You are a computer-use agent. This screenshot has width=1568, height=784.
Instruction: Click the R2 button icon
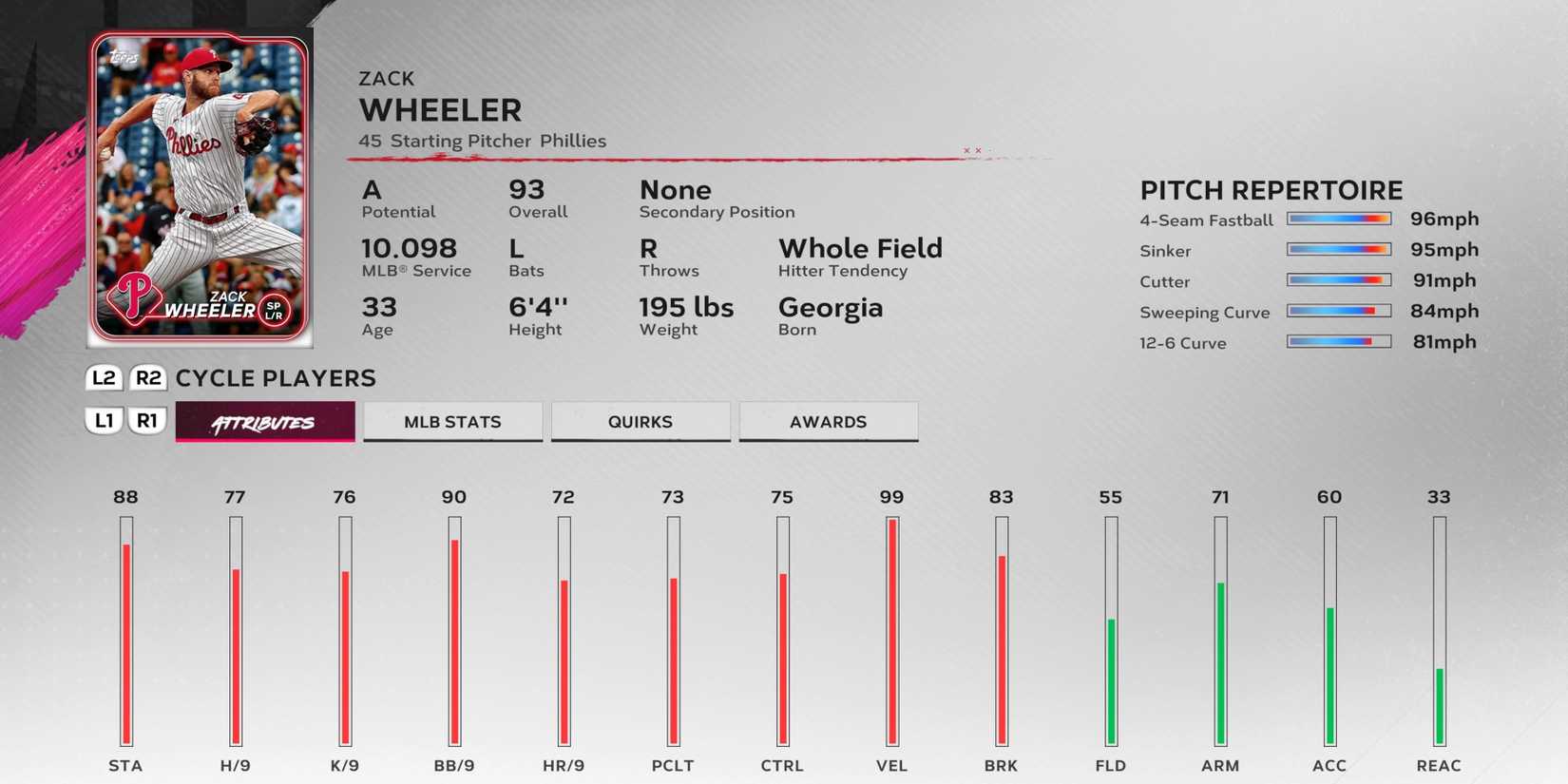(147, 377)
